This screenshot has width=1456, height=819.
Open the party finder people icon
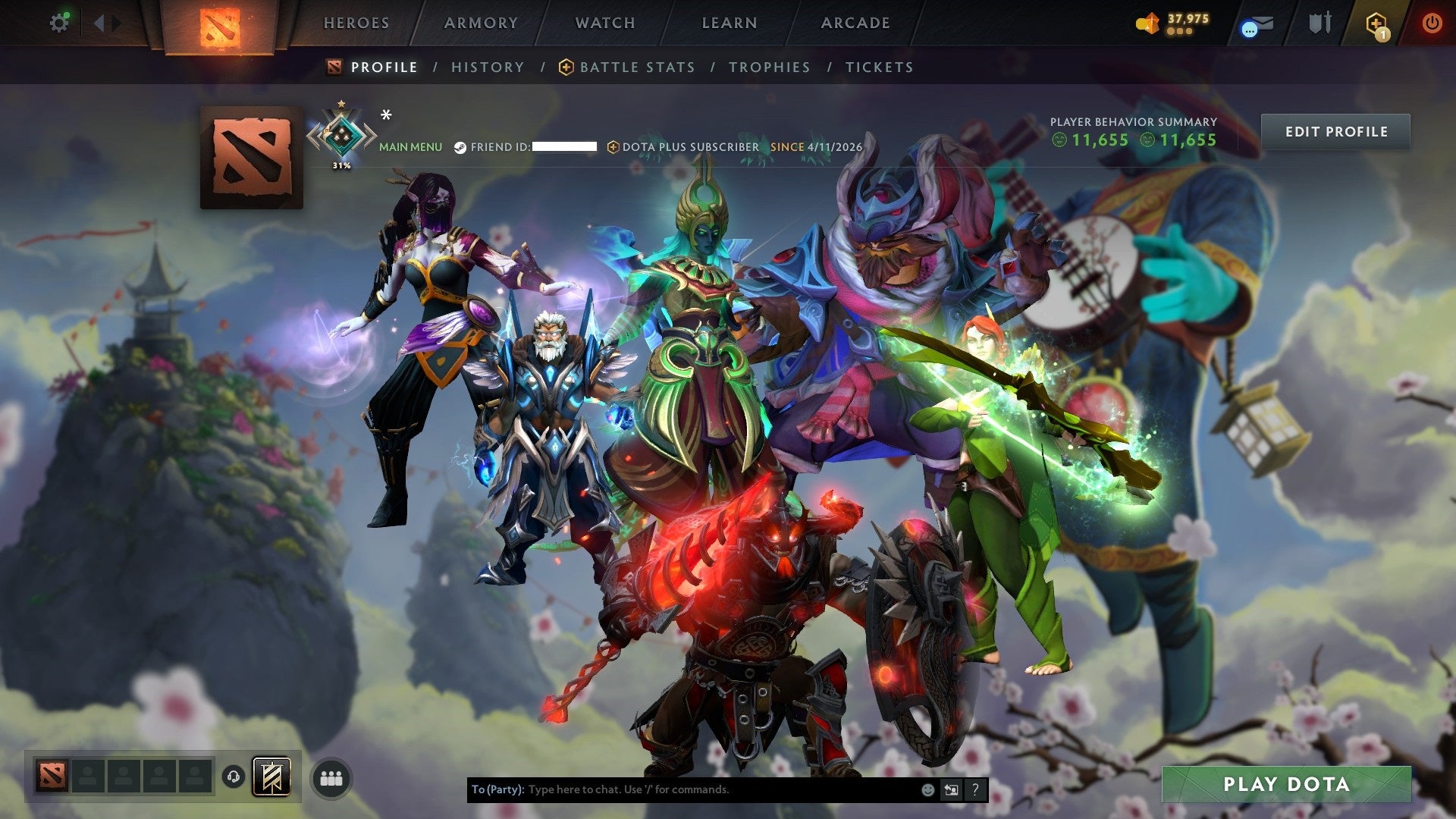pos(329,777)
